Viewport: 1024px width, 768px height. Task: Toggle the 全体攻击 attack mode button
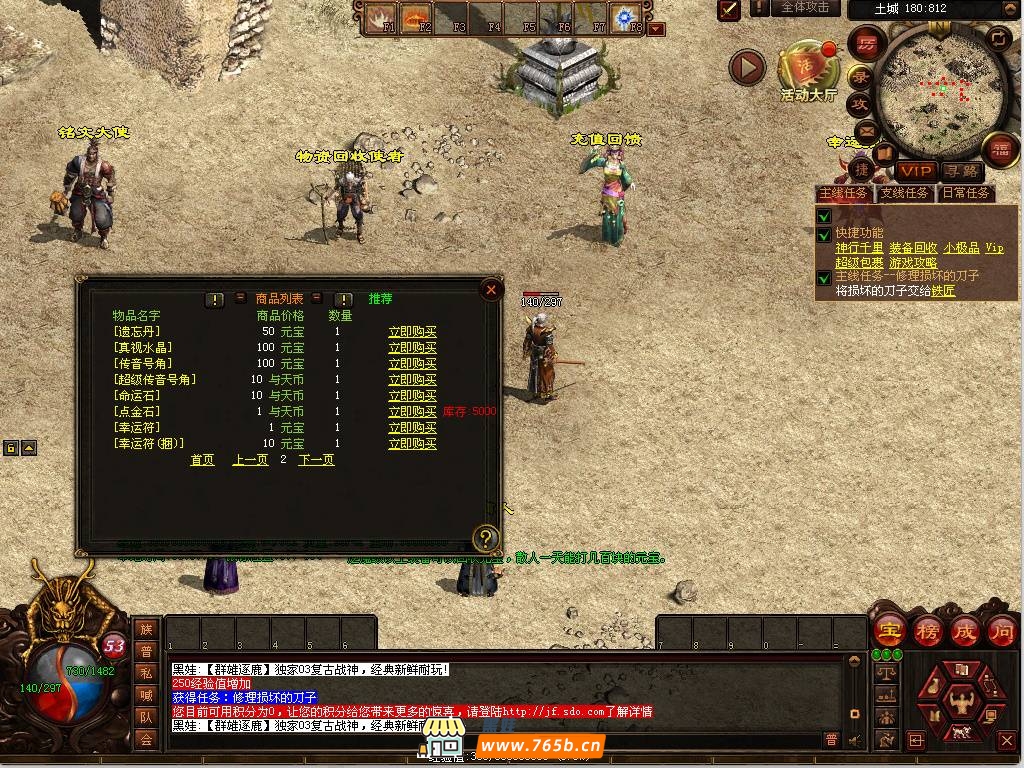point(805,7)
